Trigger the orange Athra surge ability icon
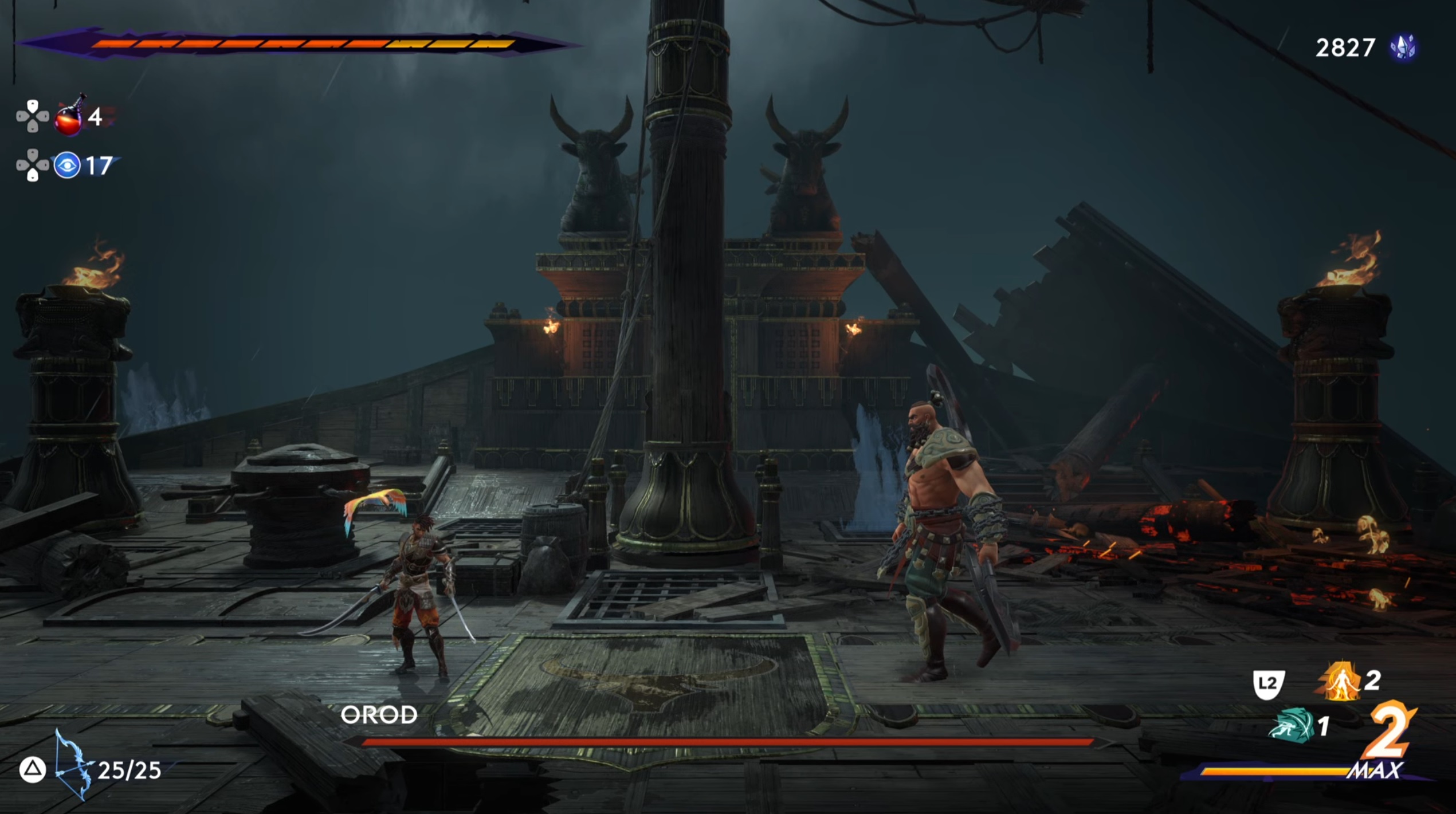The width and height of the screenshot is (1456, 814). 1341,682
